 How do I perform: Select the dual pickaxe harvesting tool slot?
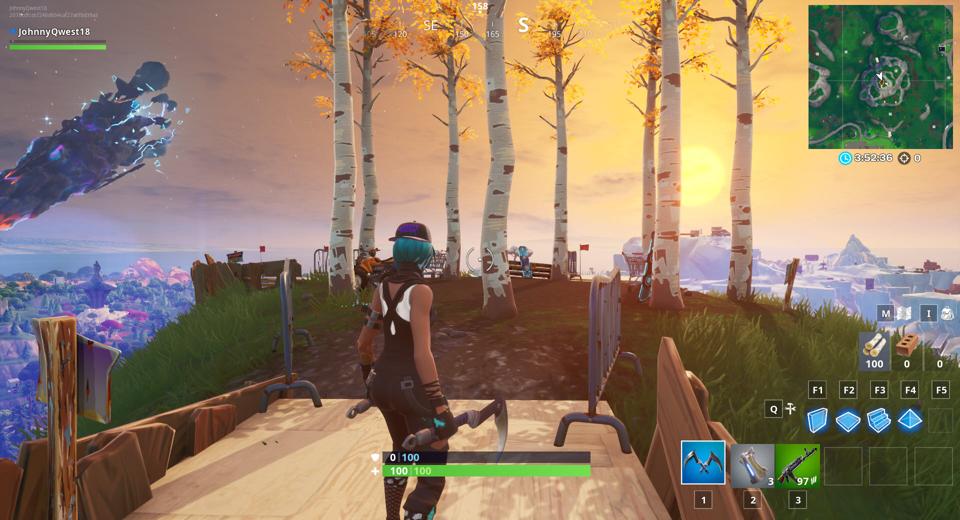point(703,463)
